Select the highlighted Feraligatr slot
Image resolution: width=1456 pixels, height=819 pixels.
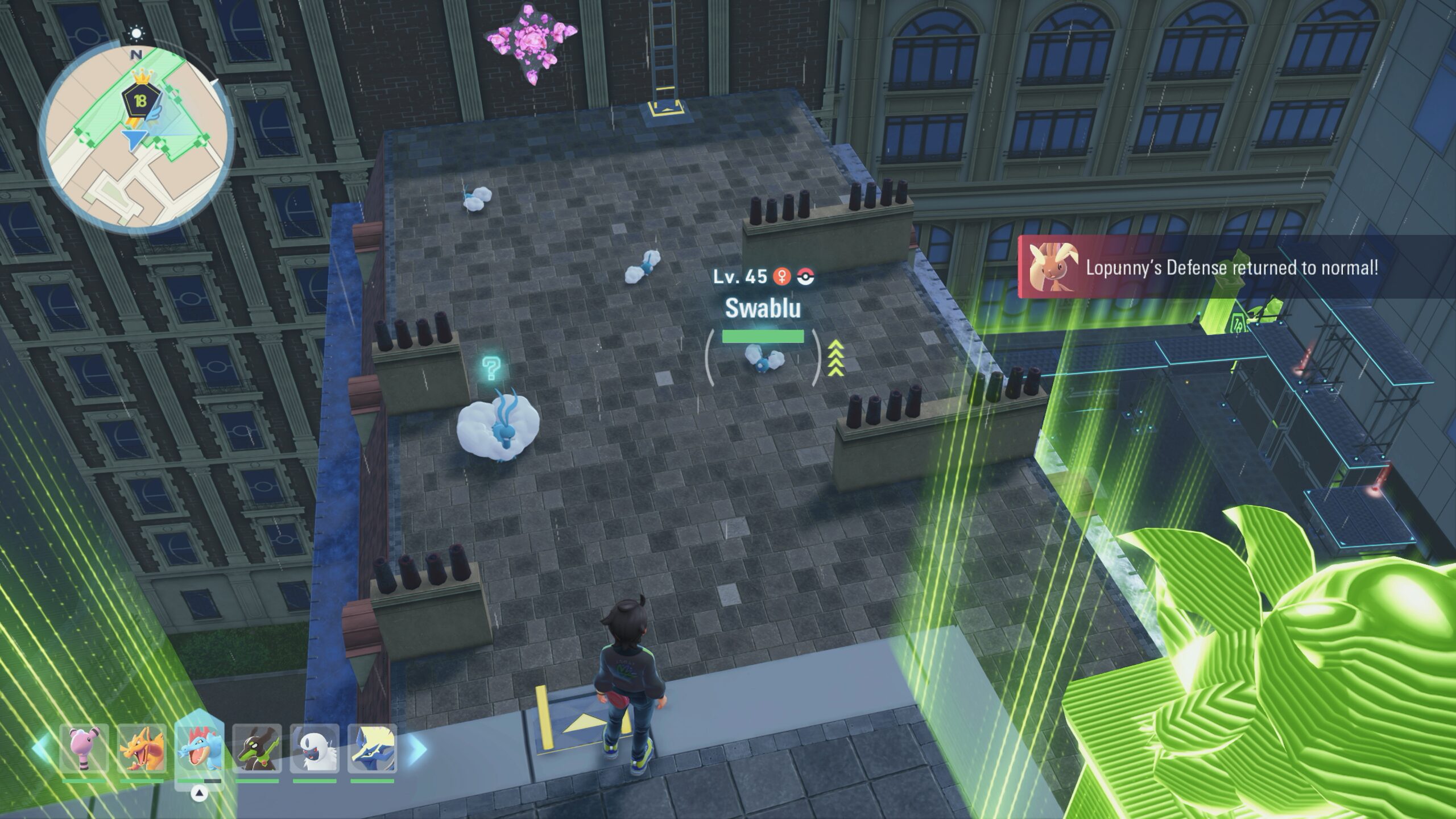click(199, 747)
